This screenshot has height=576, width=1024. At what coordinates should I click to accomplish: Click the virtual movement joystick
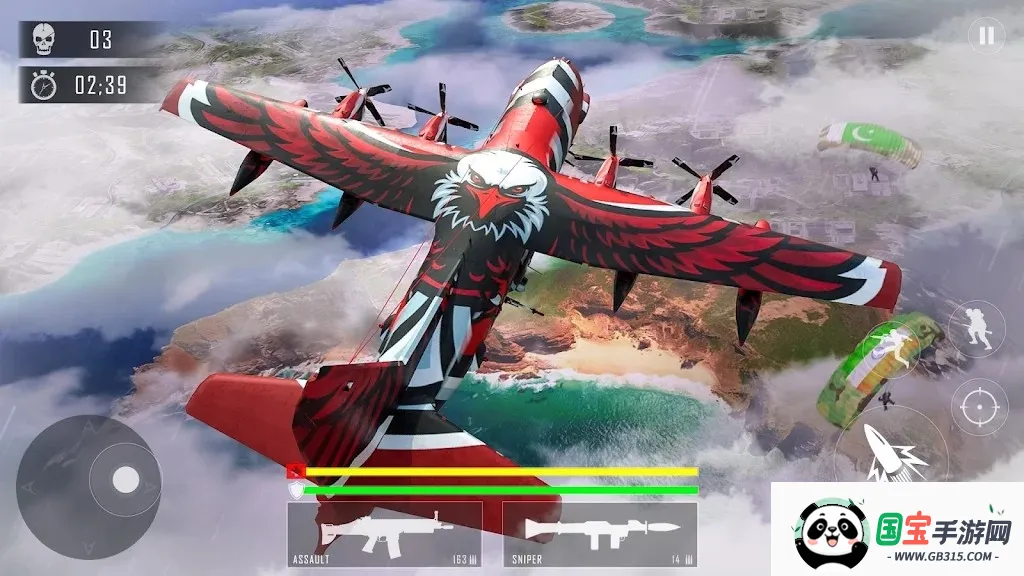click(125, 480)
